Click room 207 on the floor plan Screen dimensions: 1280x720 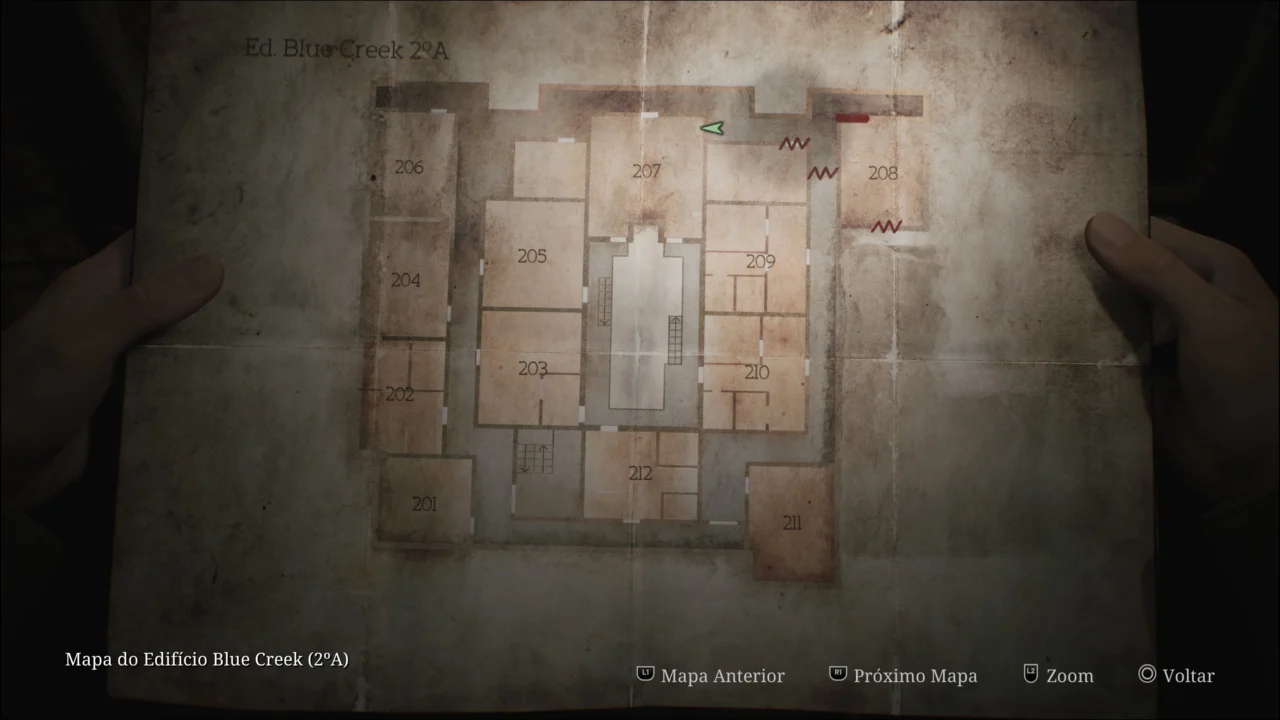[x=646, y=171]
